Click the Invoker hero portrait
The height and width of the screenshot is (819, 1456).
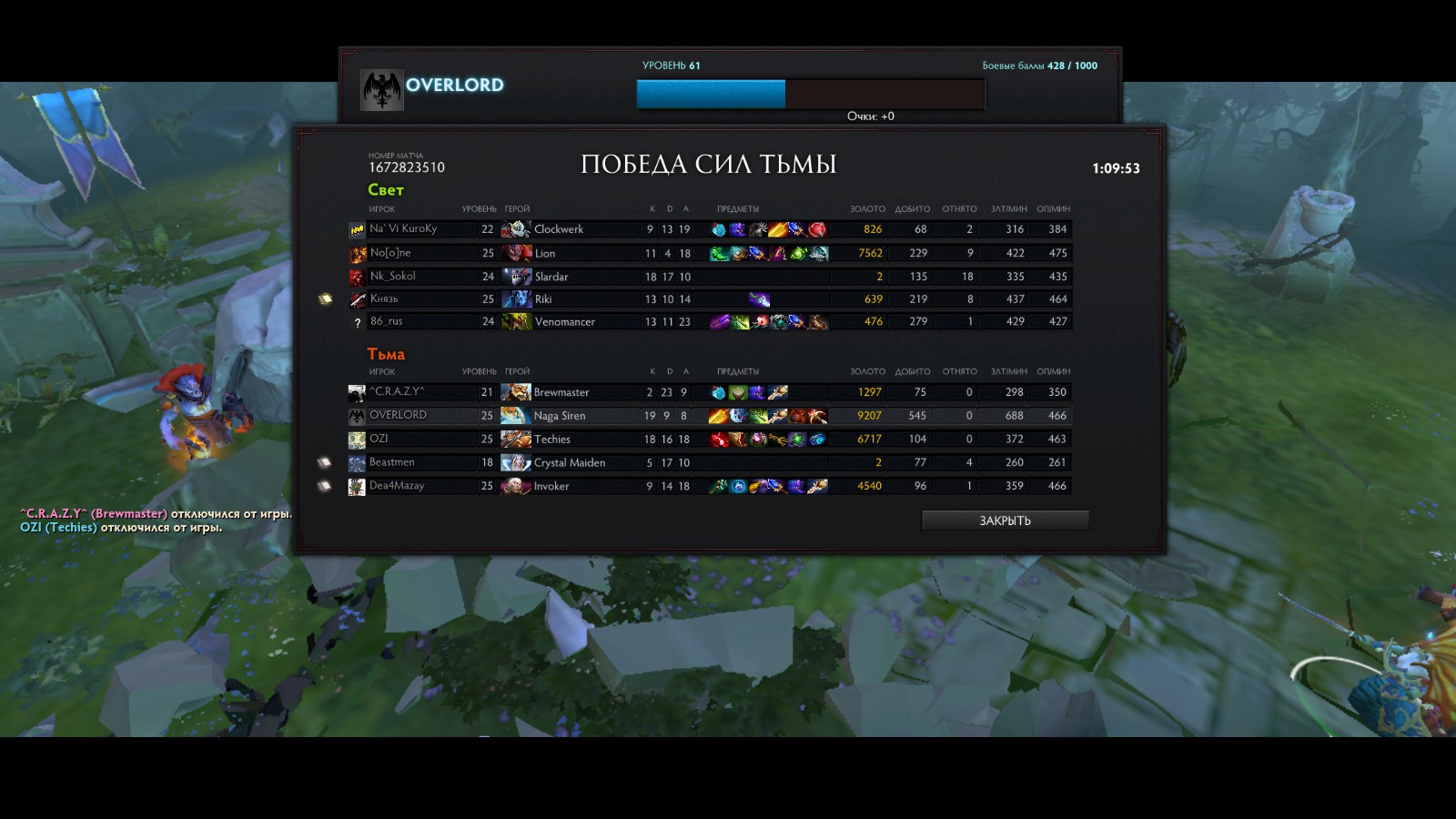(516, 486)
